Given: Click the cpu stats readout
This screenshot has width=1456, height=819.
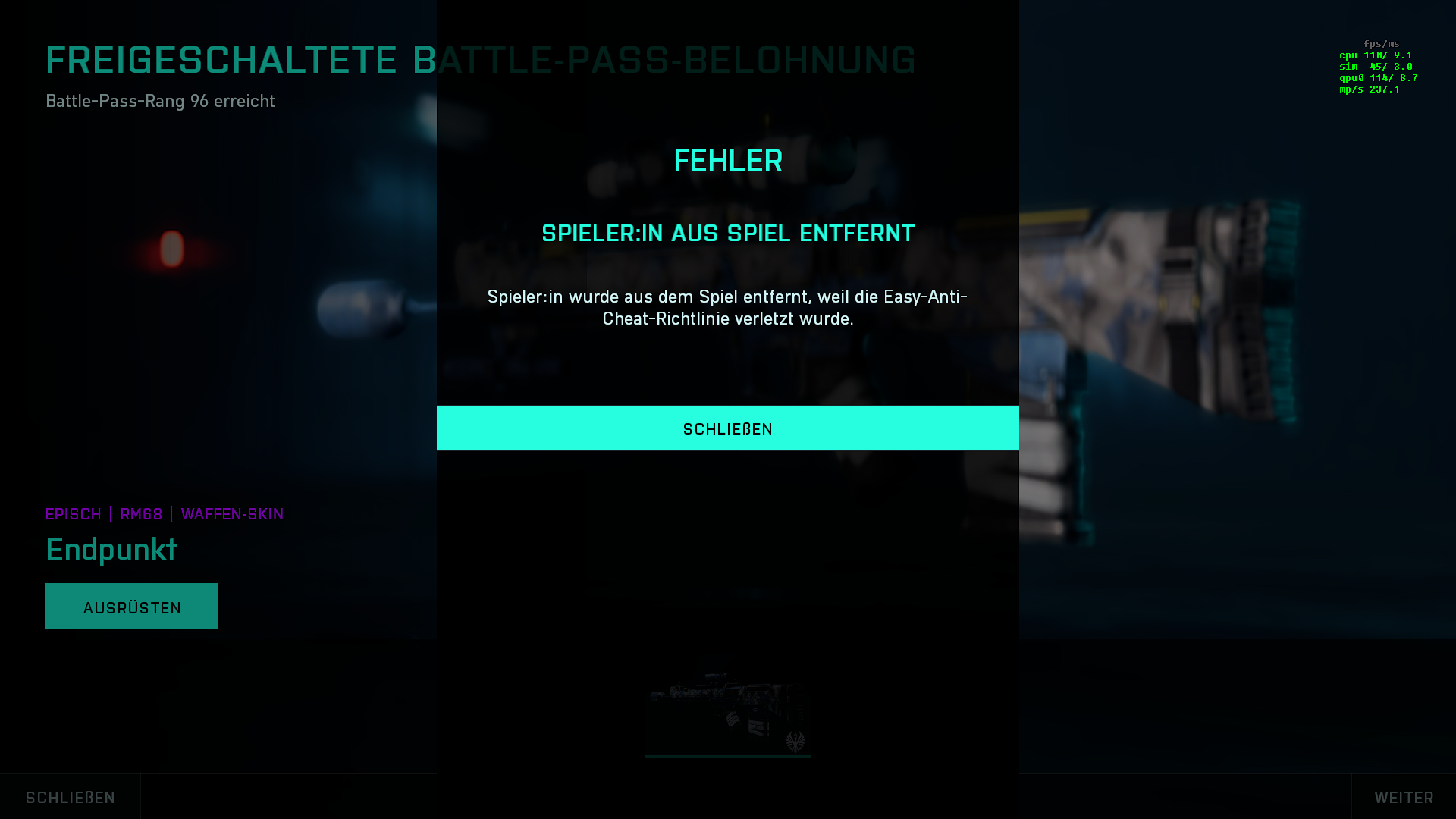Looking at the screenshot, I should coord(1374,55).
